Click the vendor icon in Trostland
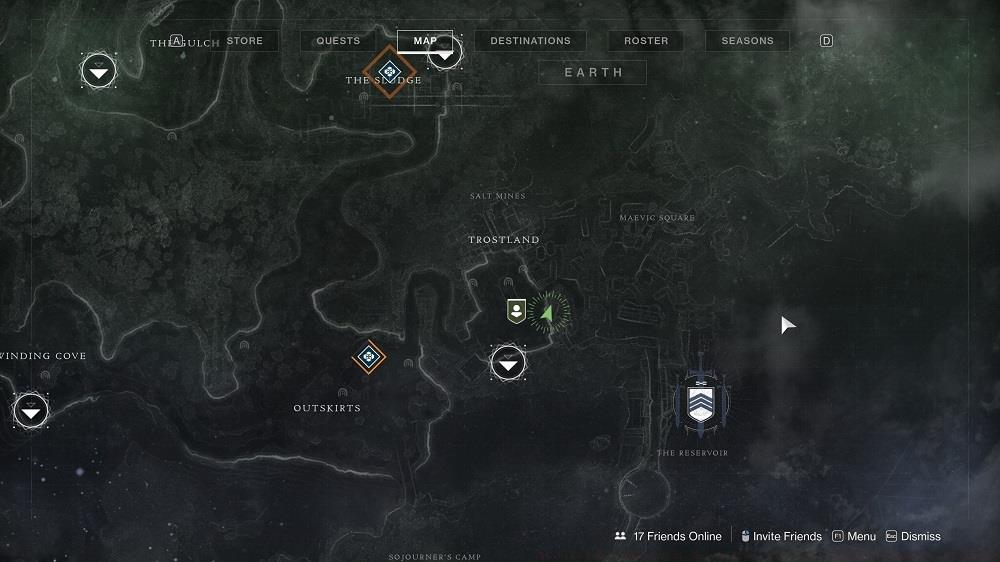This screenshot has height=562, width=1000. click(516, 310)
